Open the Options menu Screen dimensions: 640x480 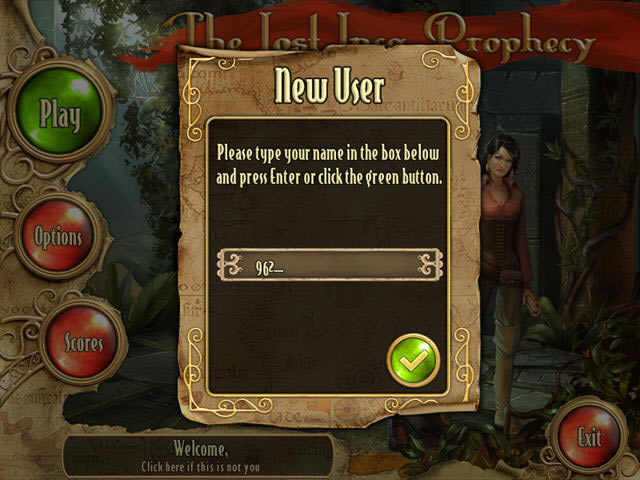tap(59, 237)
